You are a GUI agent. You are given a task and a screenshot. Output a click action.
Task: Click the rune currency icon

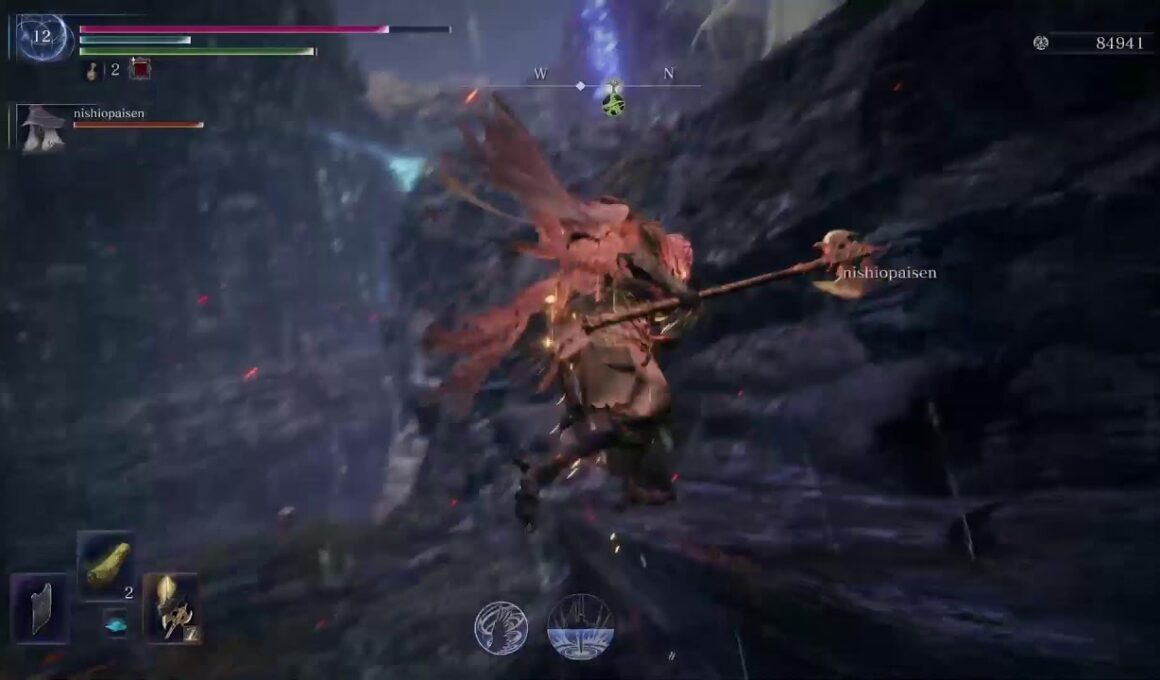point(1041,43)
